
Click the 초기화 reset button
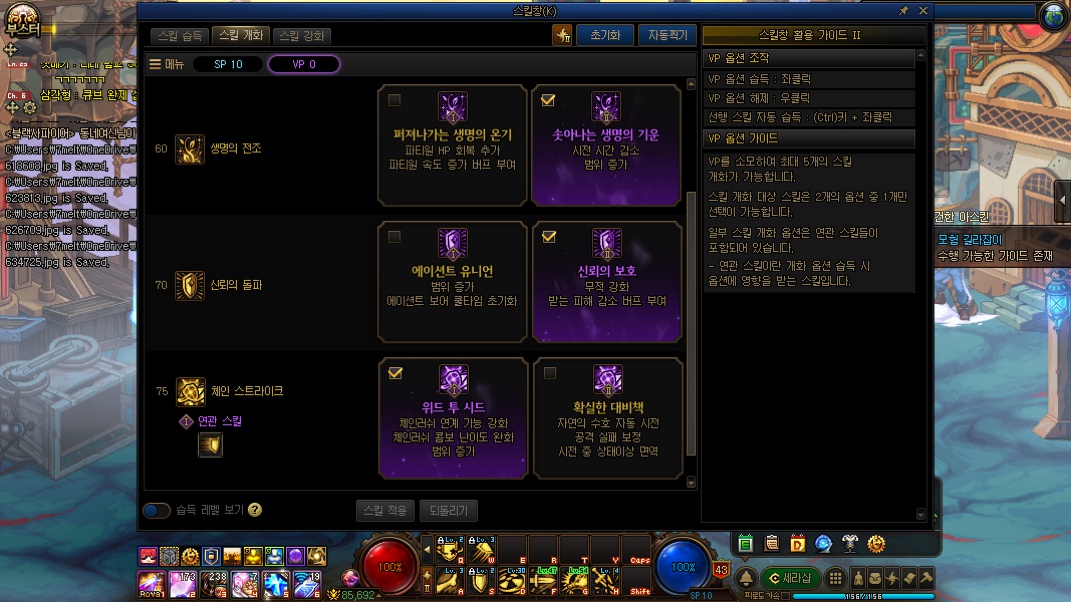click(605, 35)
